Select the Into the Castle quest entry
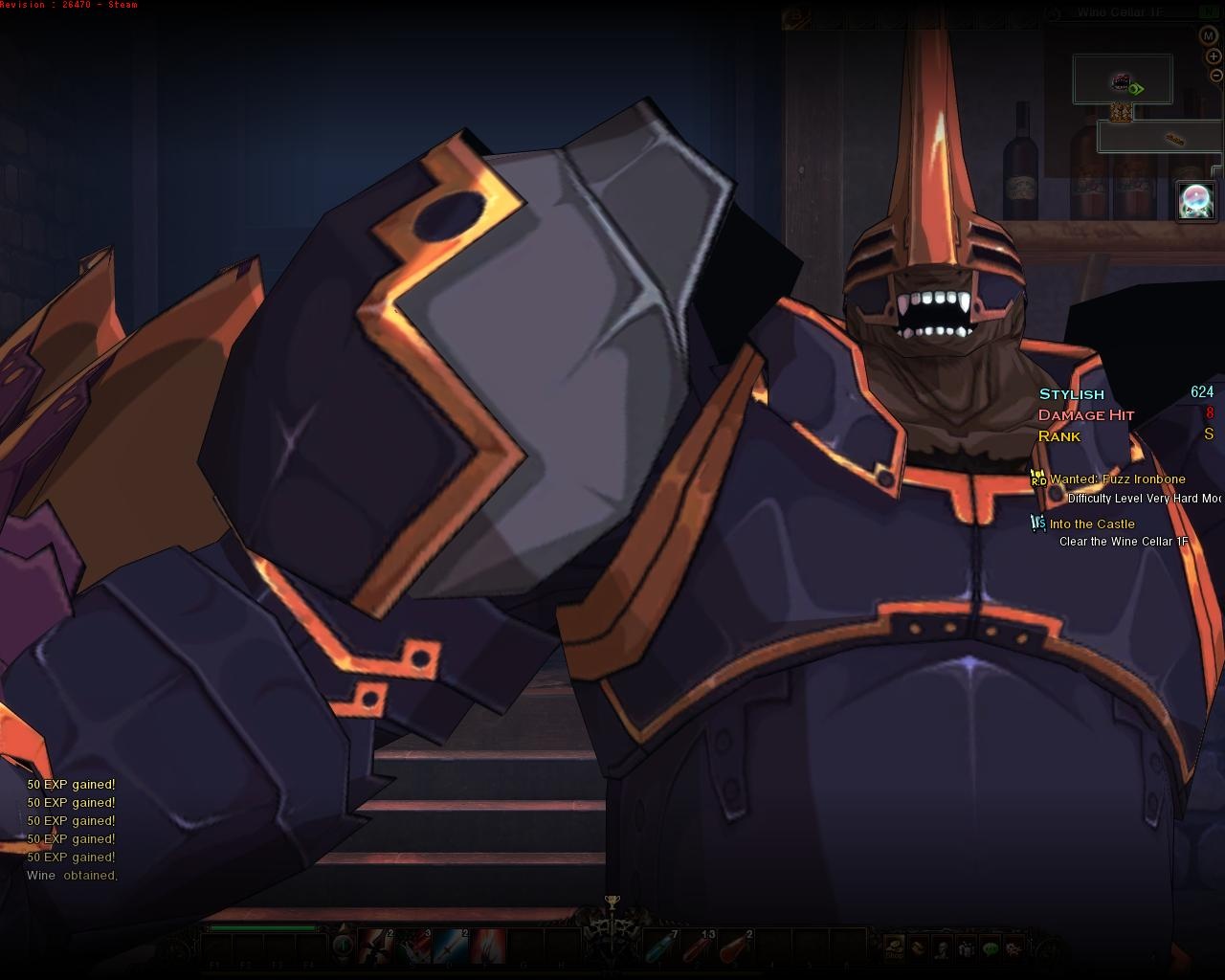The width and height of the screenshot is (1225, 980). (1092, 524)
